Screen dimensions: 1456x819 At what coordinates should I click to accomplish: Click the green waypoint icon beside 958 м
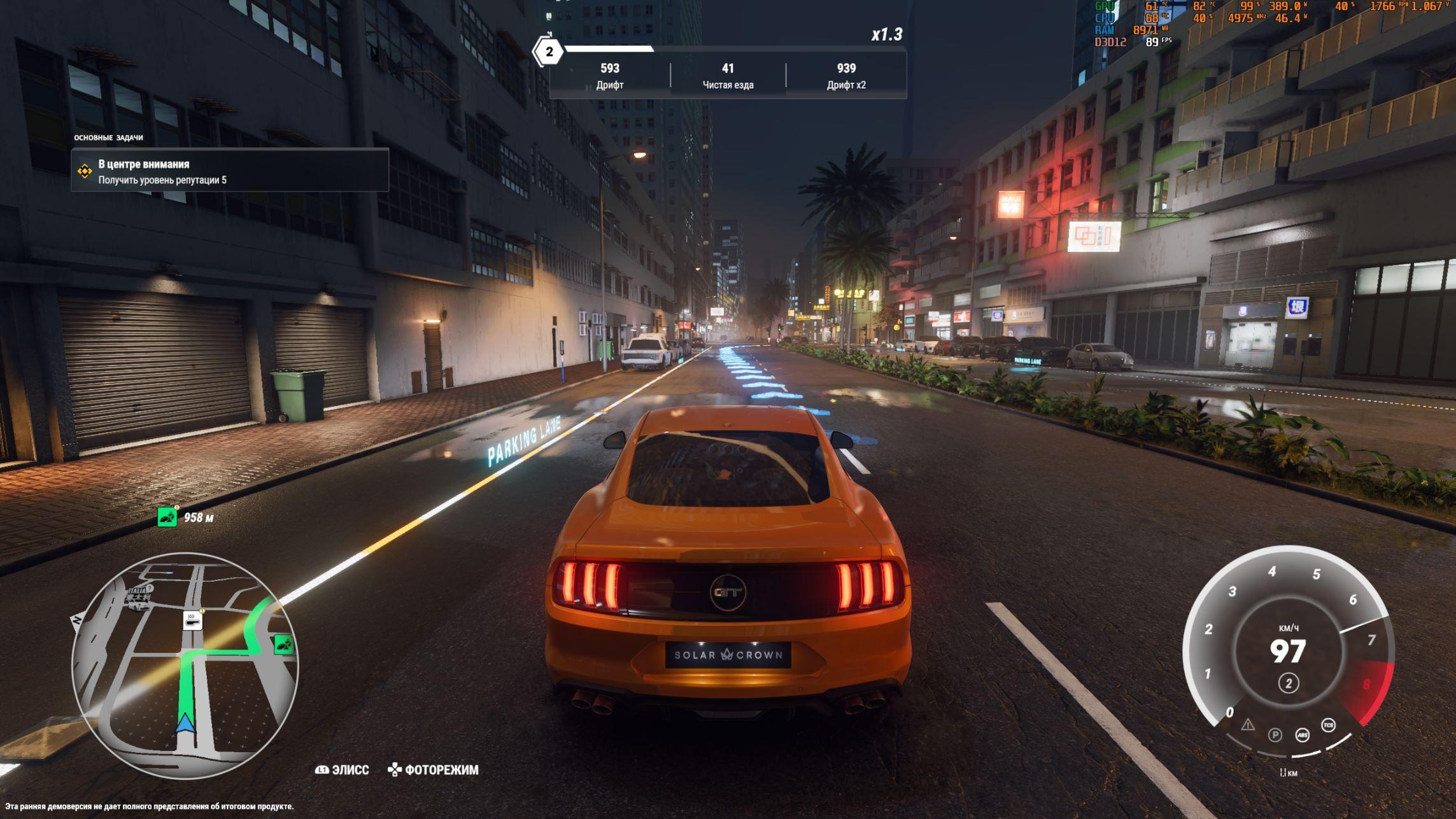point(167,517)
